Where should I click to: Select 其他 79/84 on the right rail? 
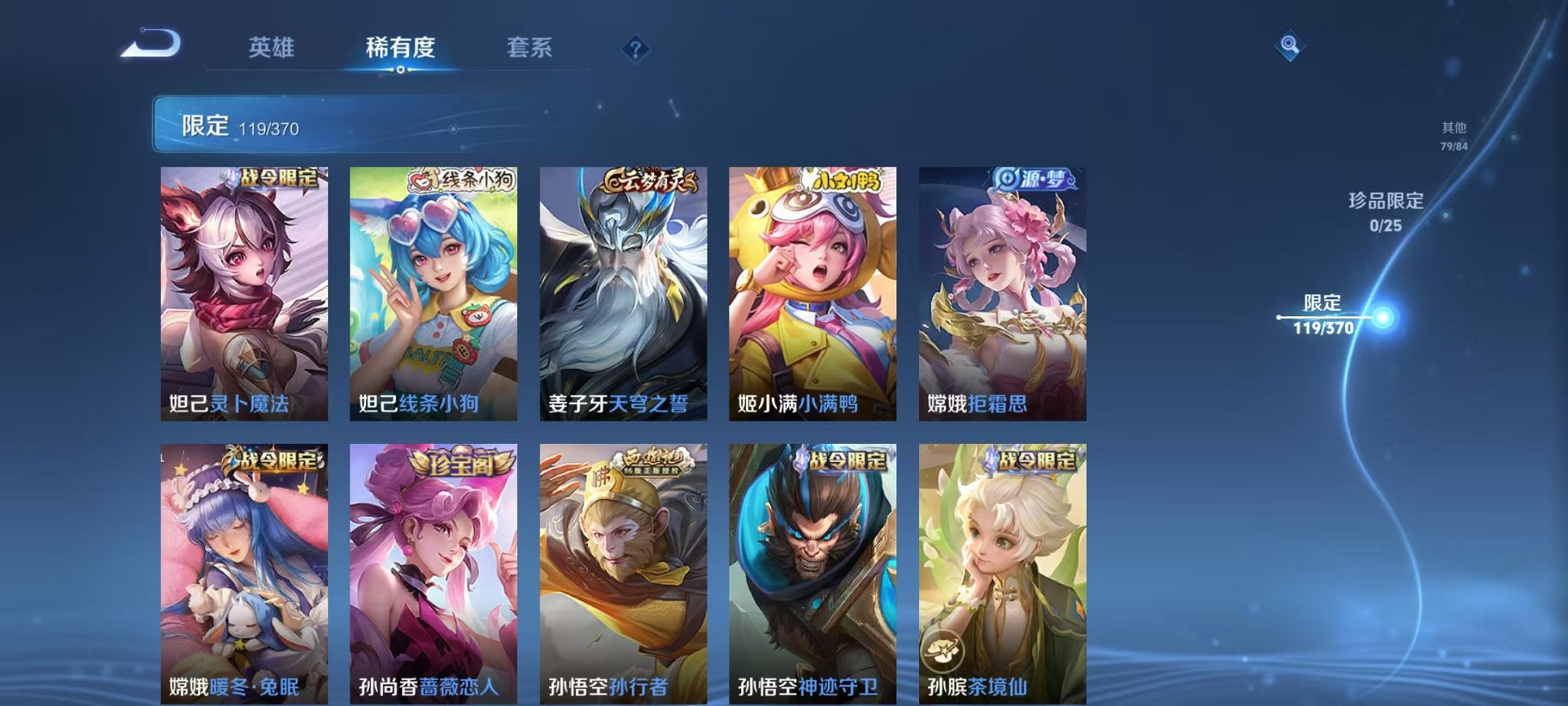click(1451, 135)
